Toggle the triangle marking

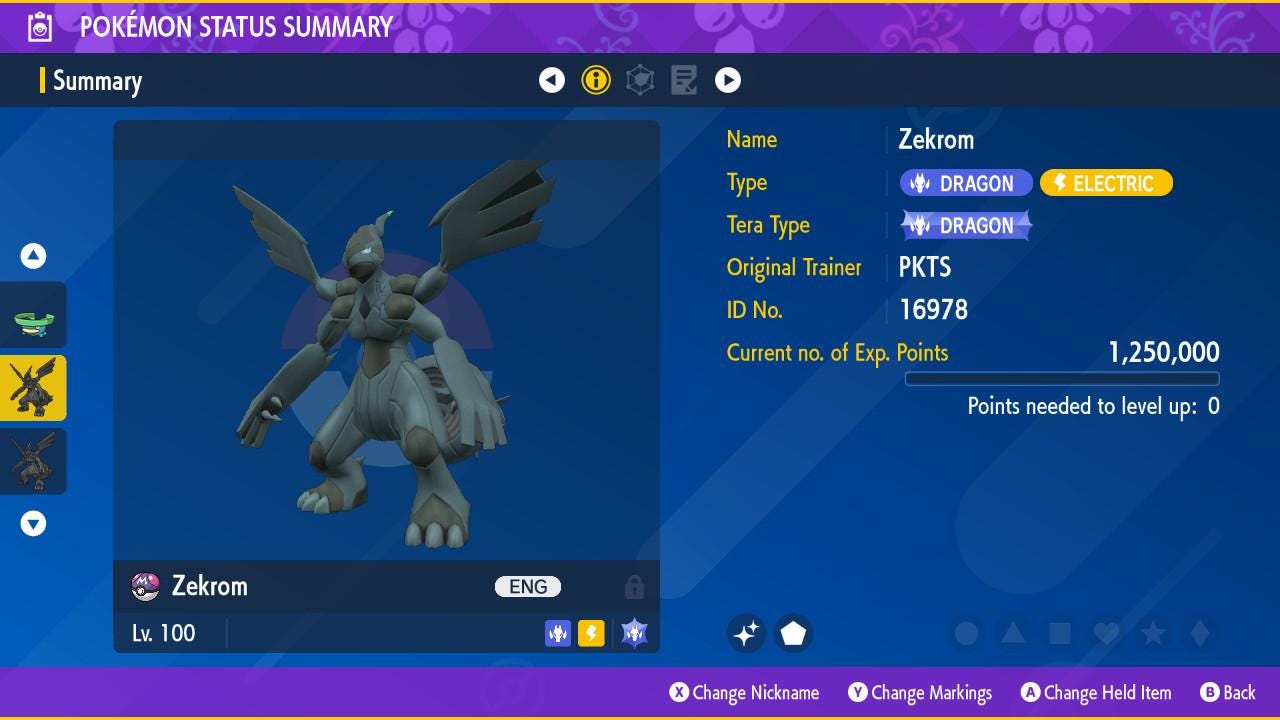click(x=1013, y=633)
